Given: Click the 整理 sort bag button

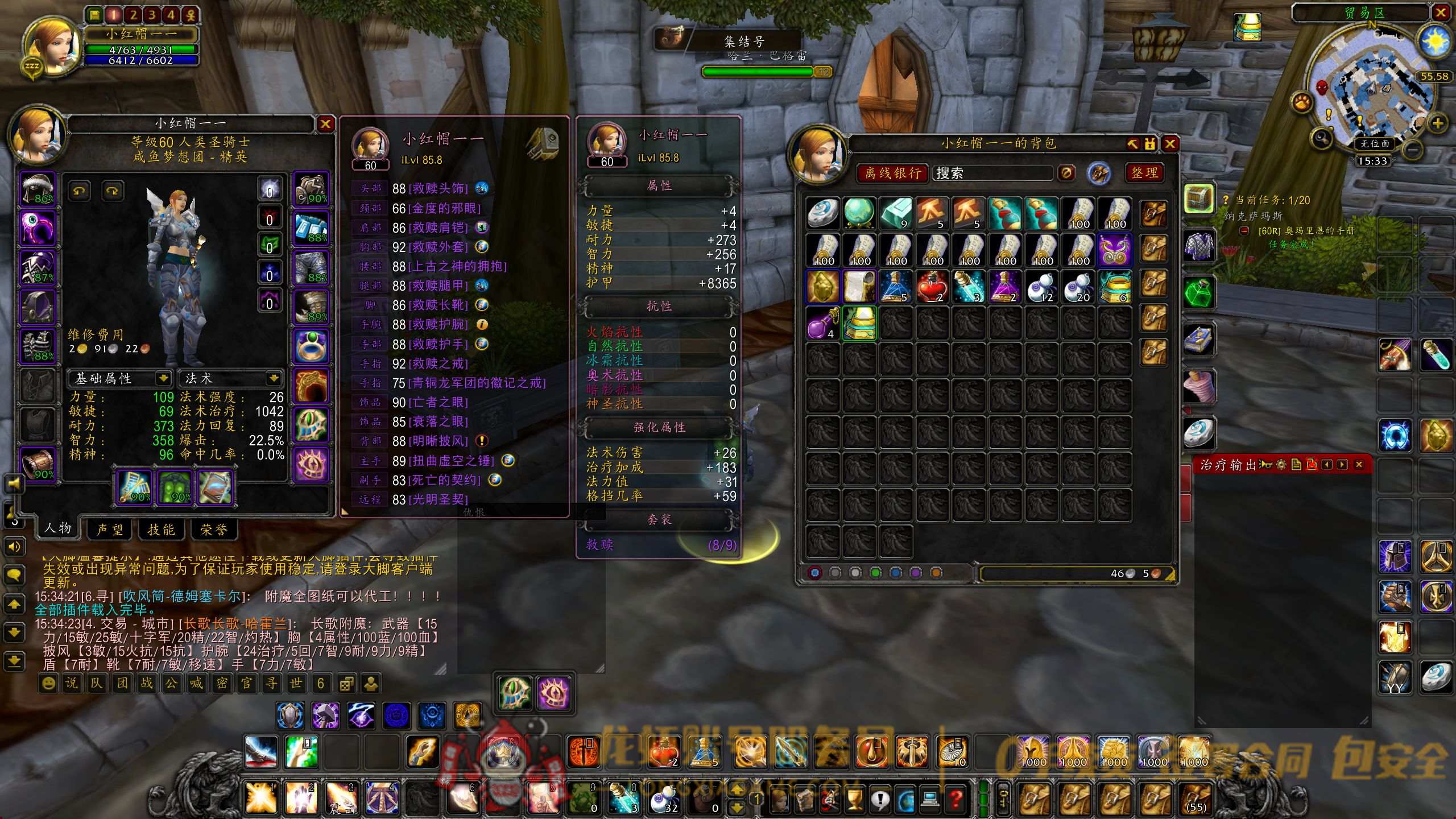Looking at the screenshot, I should point(1144,173).
